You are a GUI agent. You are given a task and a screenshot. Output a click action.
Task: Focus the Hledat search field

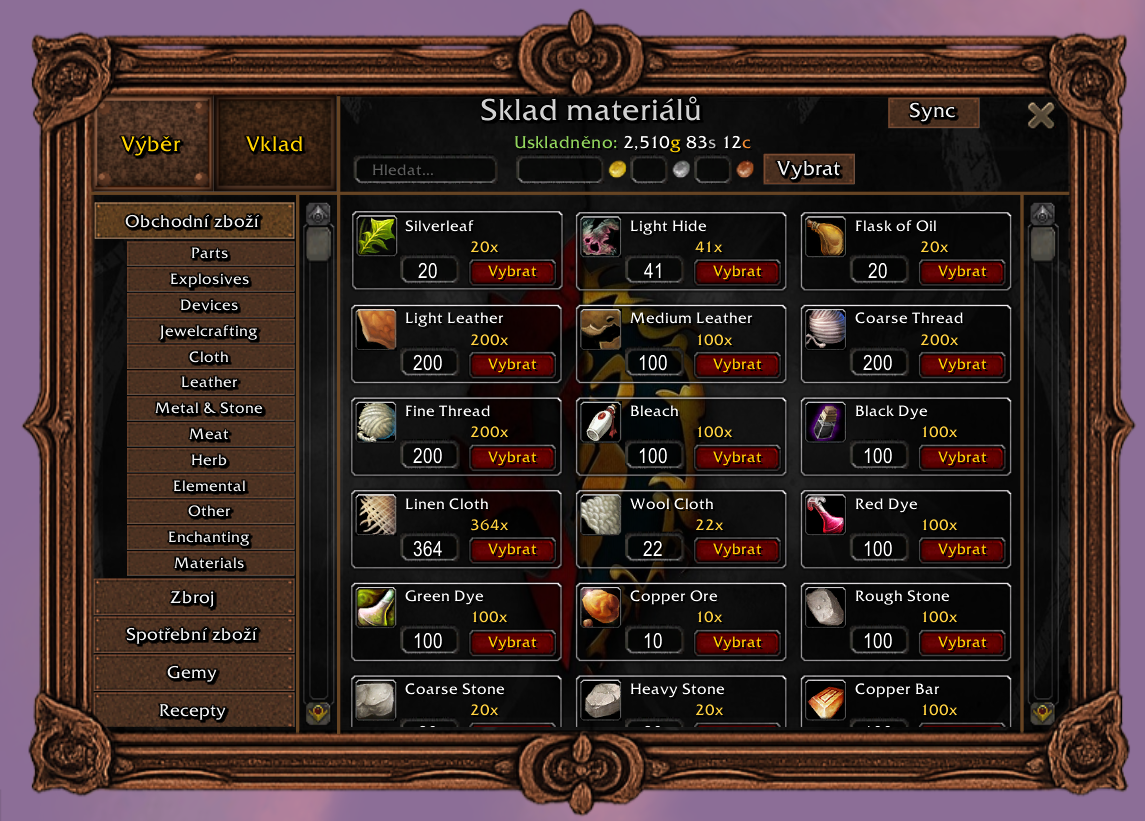pyautogui.click(x=426, y=170)
